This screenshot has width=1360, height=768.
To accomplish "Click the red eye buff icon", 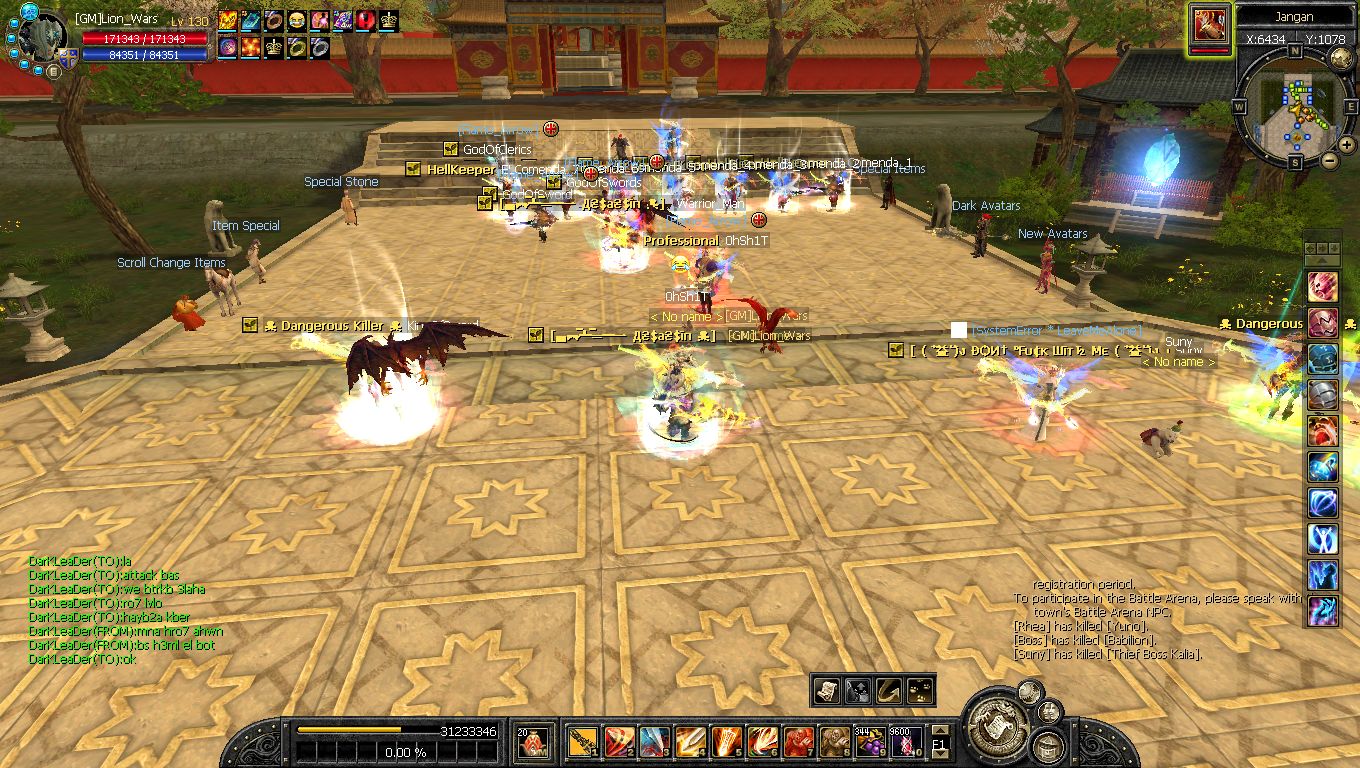I will (x=364, y=20).
